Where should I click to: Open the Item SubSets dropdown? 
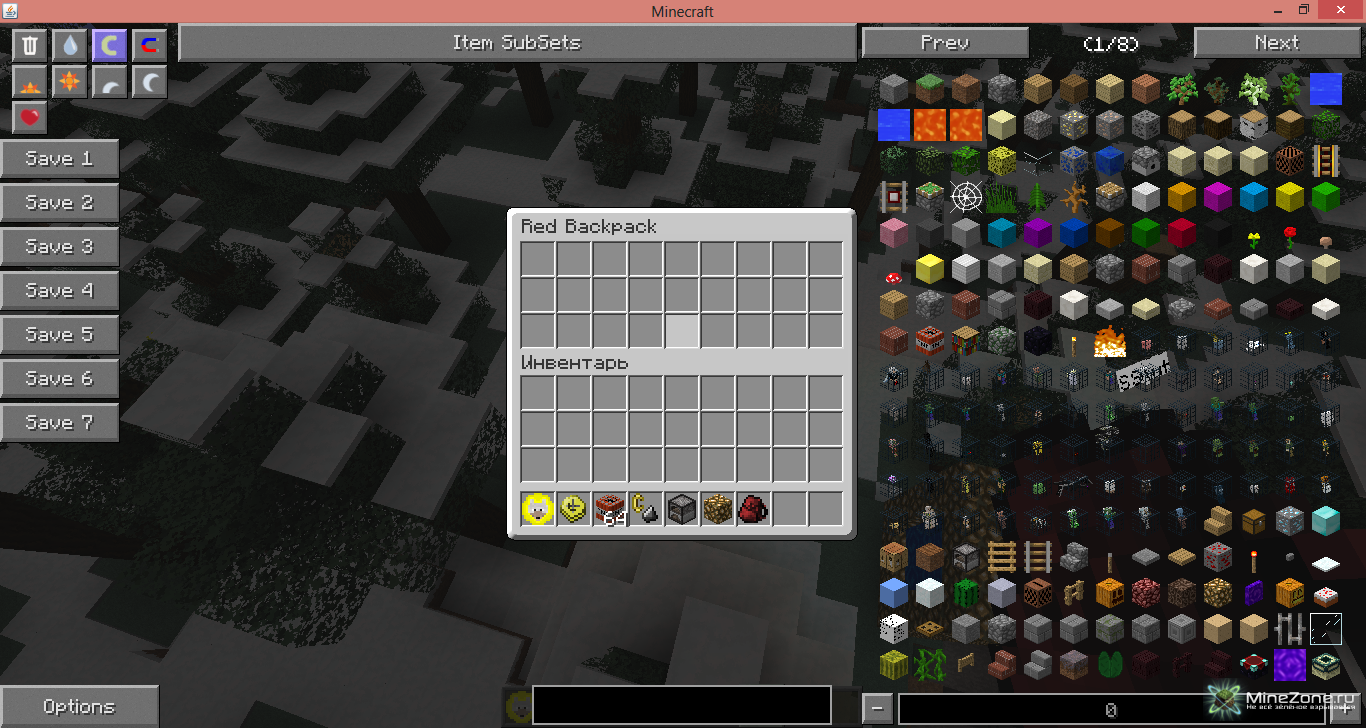pos(516,43)
